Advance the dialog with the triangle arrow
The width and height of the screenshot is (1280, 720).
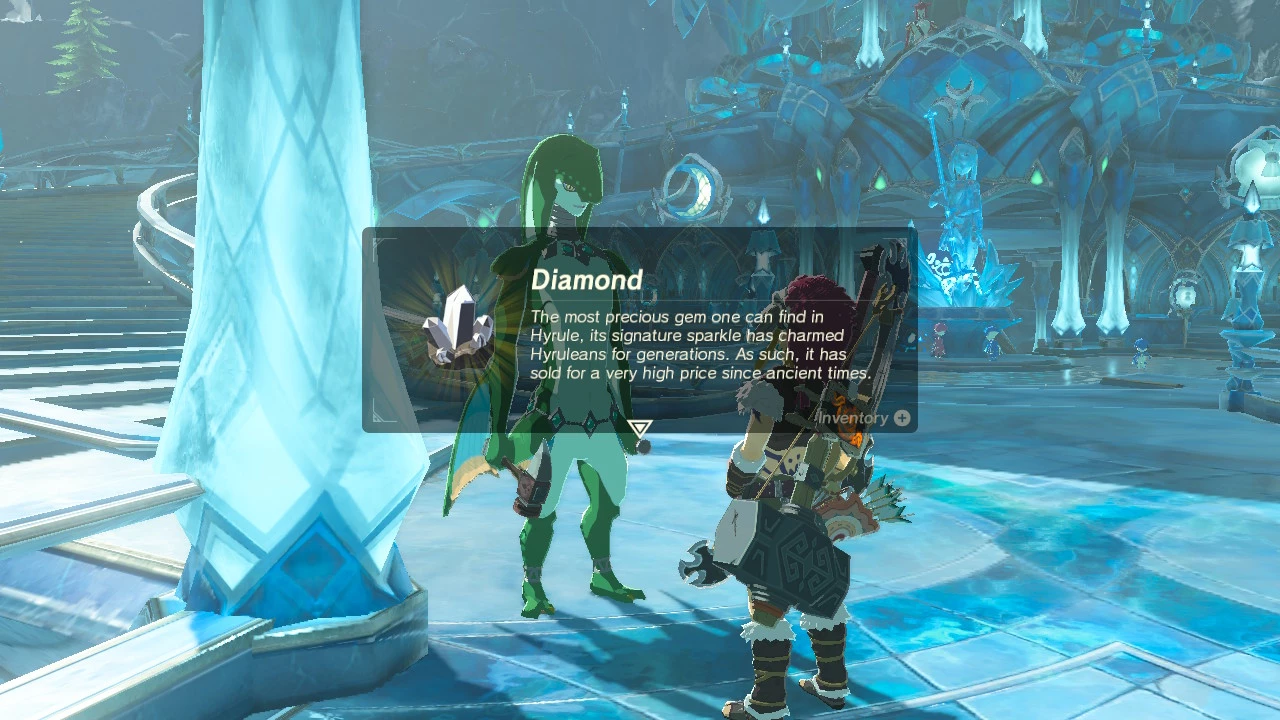[640, 429]
